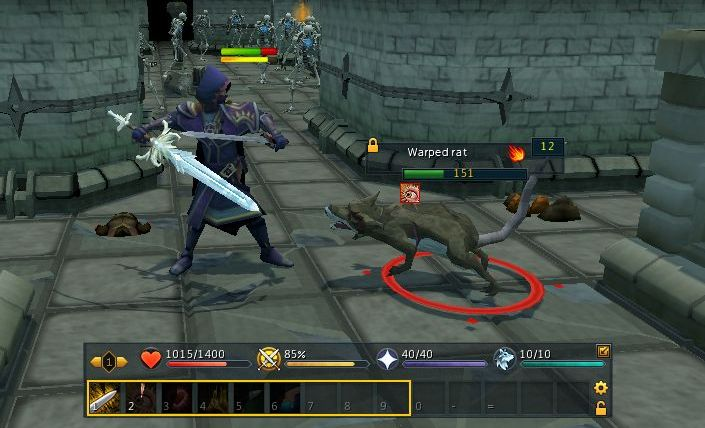Image resolution: width=705 pixels, height=428 pixels.
Task: Minimise the action bar with the orange corner button
Action: point(603,351)
